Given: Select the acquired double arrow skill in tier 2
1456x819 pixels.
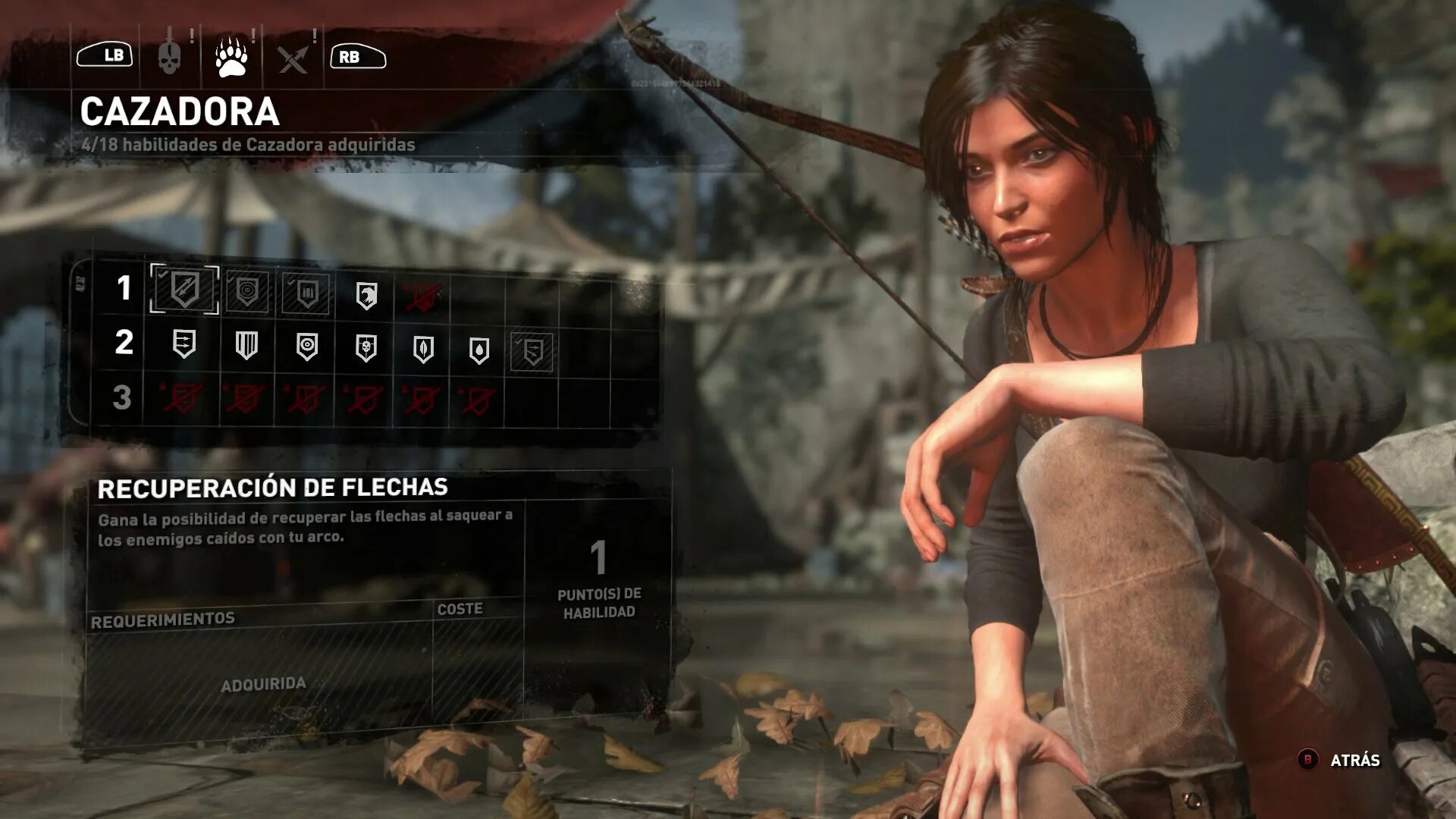Looking at the screenshot, I should pos(532,352).
